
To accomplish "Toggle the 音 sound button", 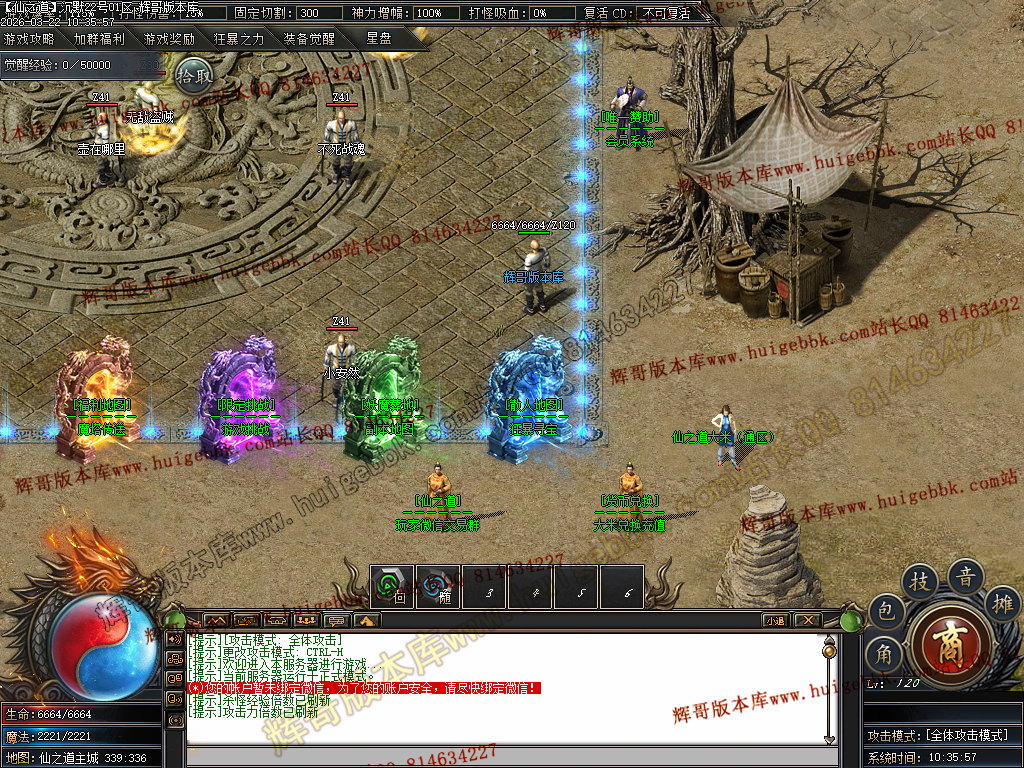I will pyautogui.click(x=966, y=576).
